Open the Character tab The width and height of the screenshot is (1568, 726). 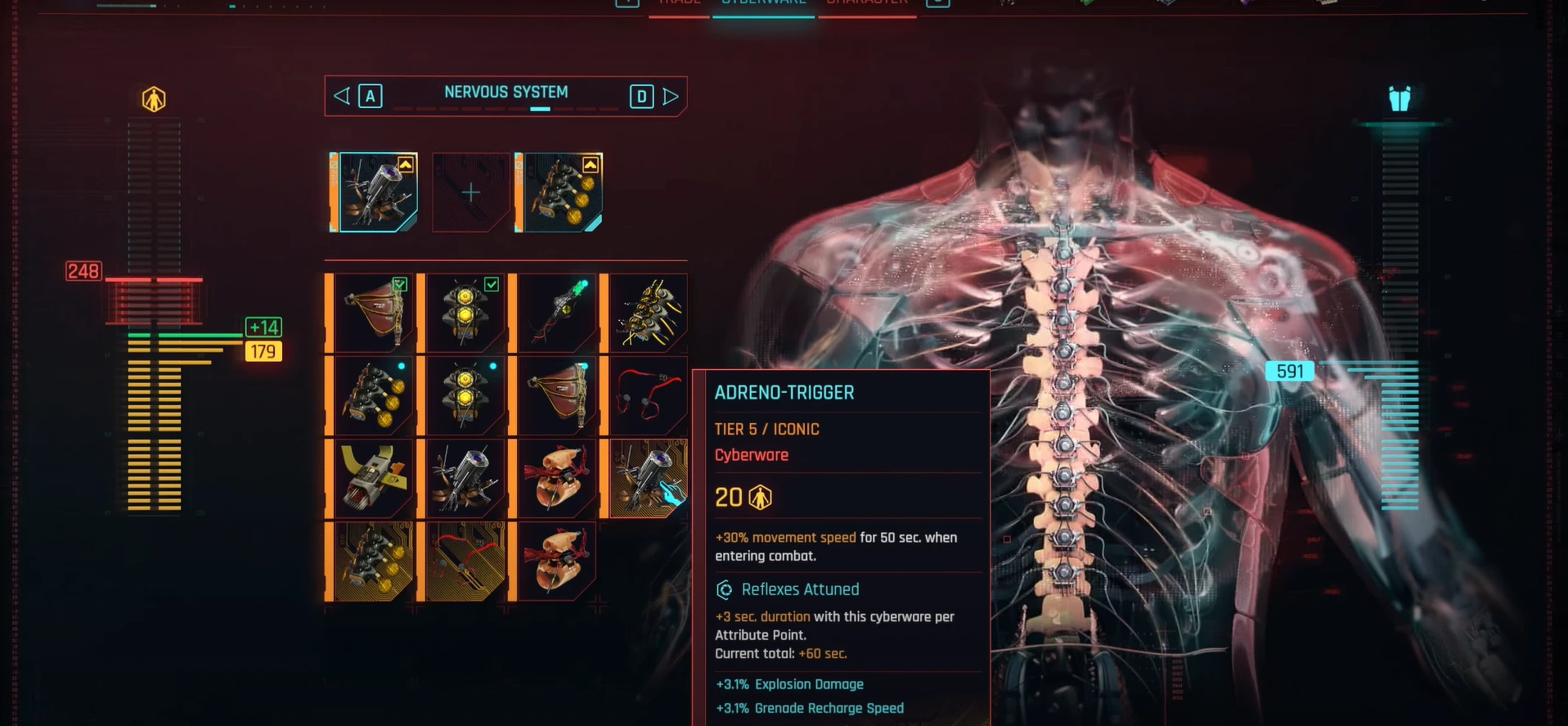click(868, 3)
